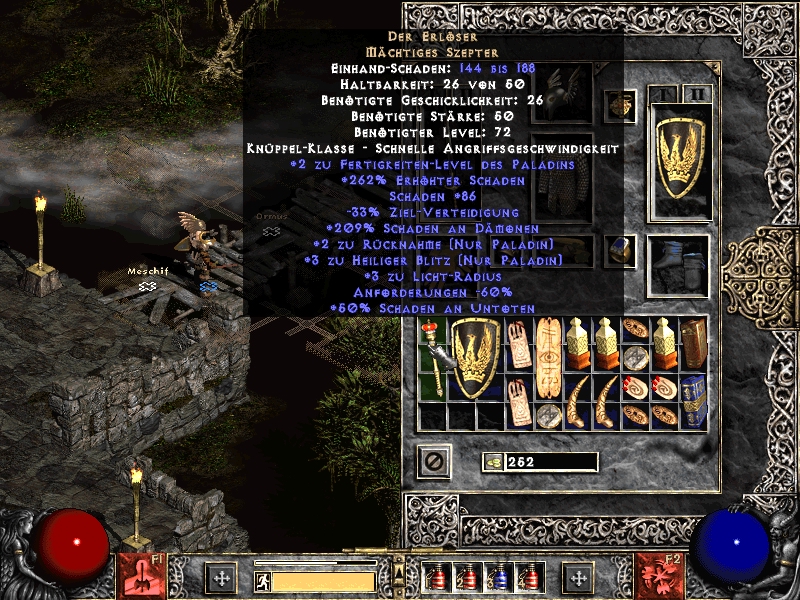Select the equipped amulet slot
800x600 pixels.
(x=621, y=104)
